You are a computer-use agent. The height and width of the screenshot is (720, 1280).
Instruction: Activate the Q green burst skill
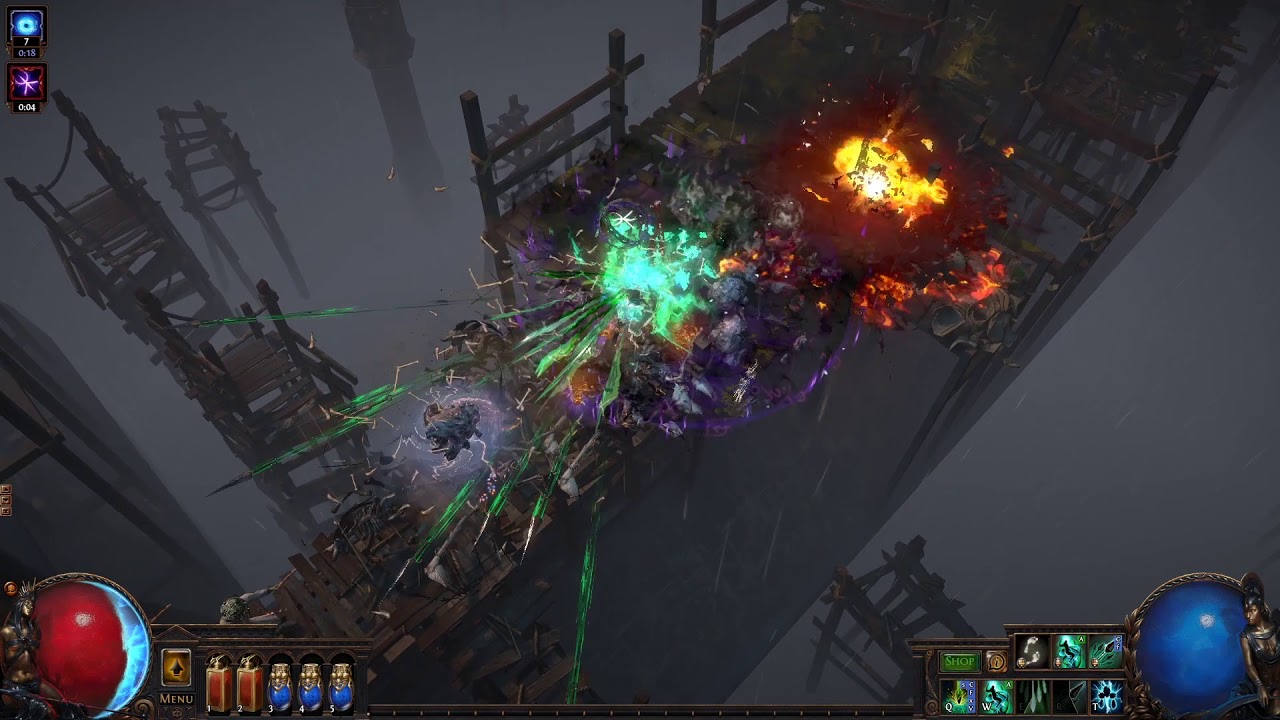(x=959, y=696)
